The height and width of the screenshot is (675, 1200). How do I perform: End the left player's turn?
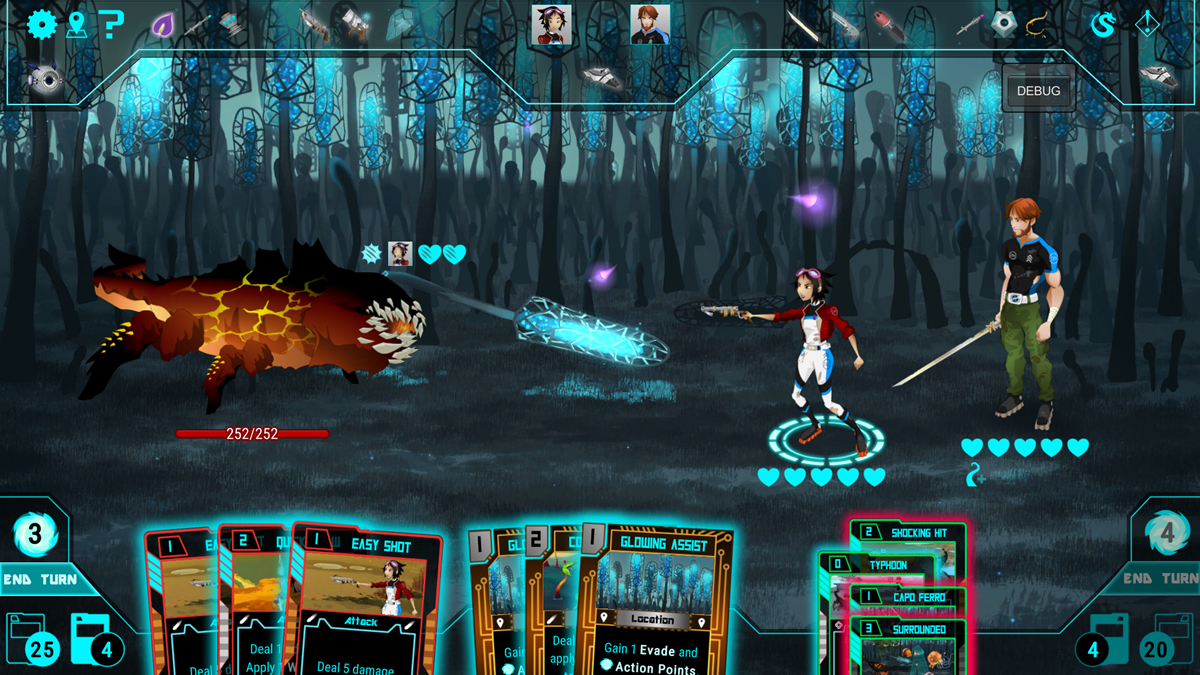coord(40,579)
